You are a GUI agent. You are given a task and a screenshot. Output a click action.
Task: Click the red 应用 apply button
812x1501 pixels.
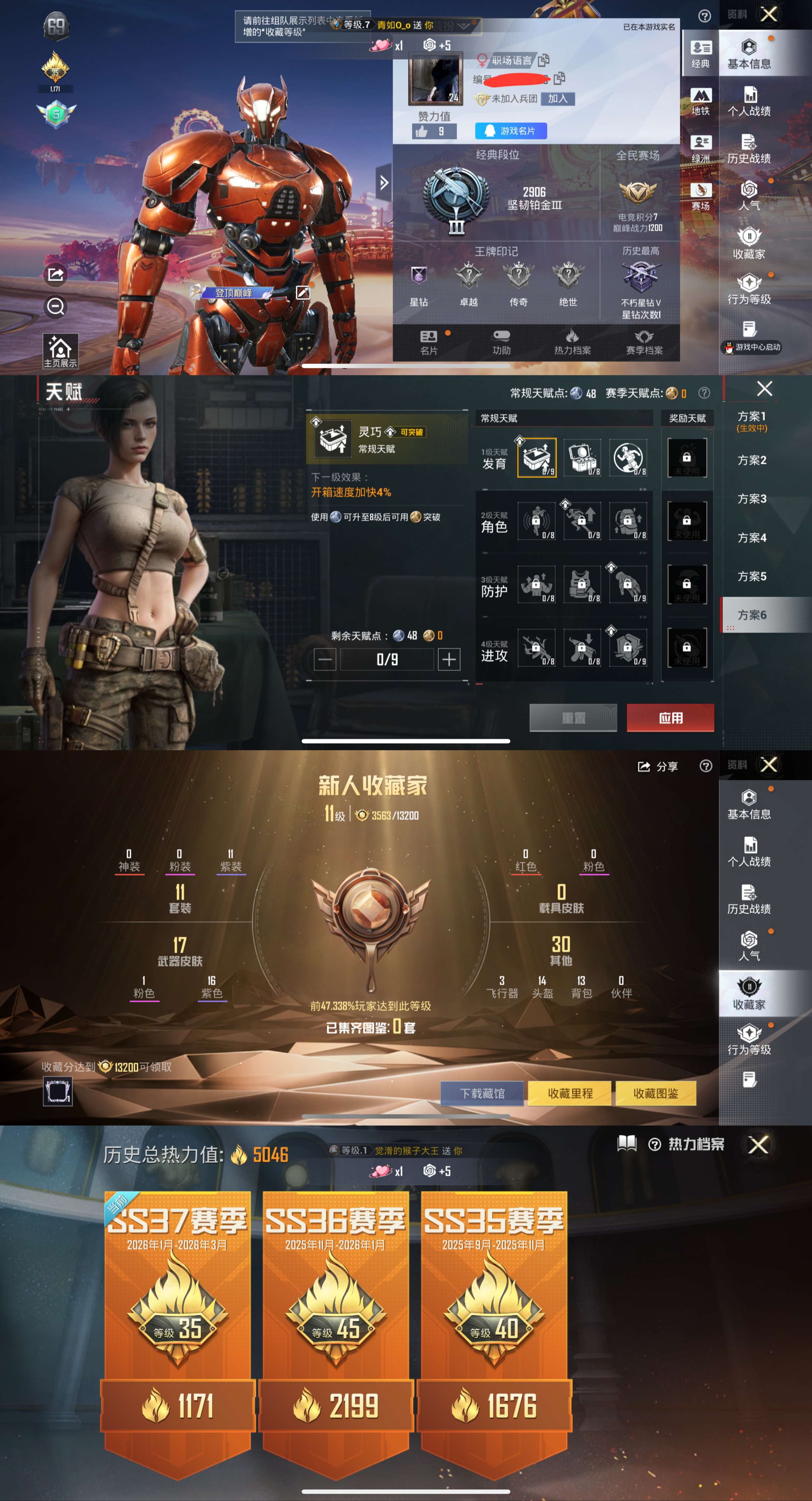[x=670, y=717]
